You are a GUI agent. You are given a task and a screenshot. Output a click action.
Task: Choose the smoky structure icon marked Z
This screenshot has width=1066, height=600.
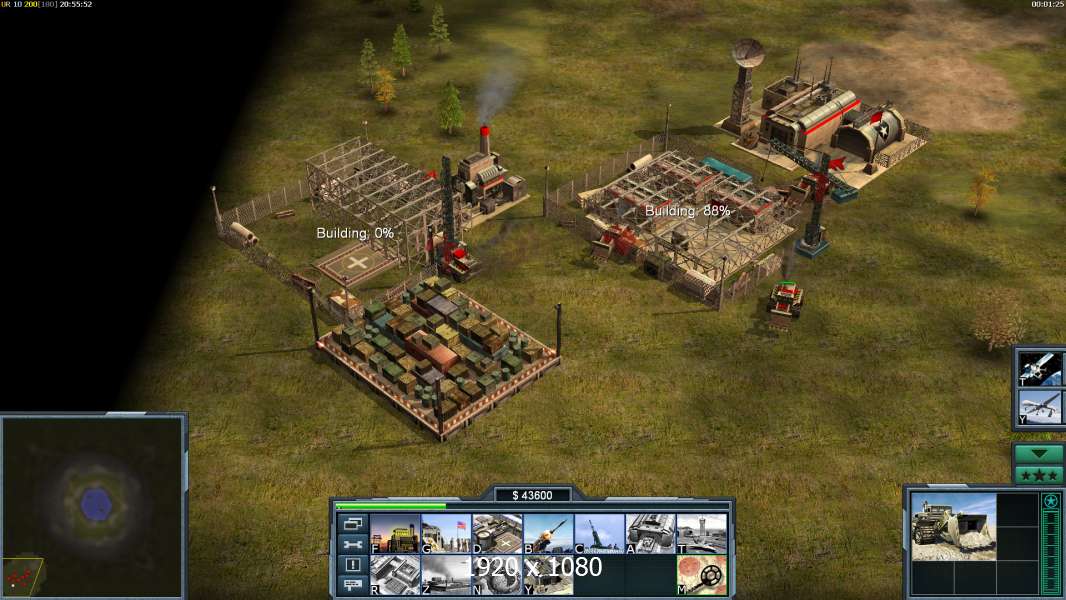pyautogui.click(x=445, y=574)
